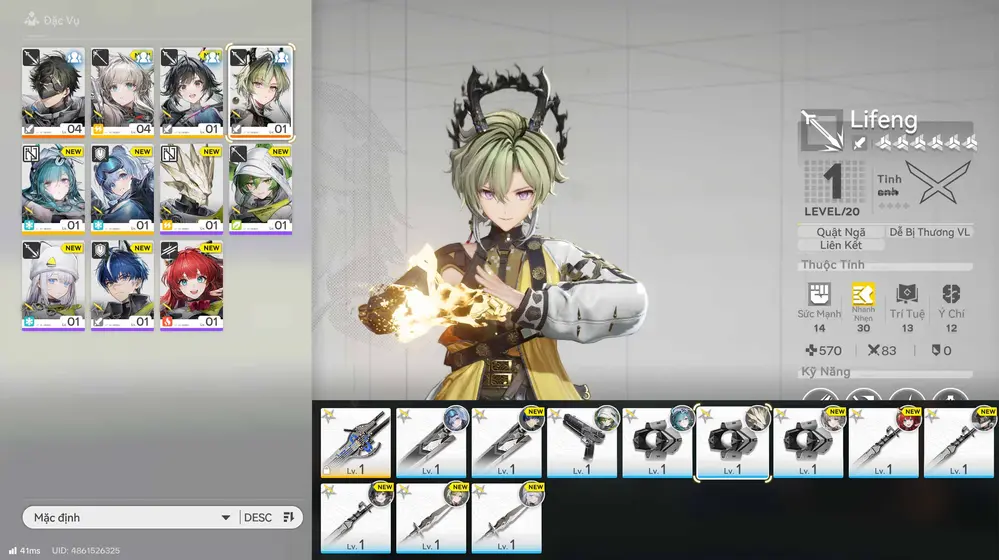The width and height of the screenshot is (999, 560).
Task: Select the blue greatsword weapon slot
Action: 357,442
